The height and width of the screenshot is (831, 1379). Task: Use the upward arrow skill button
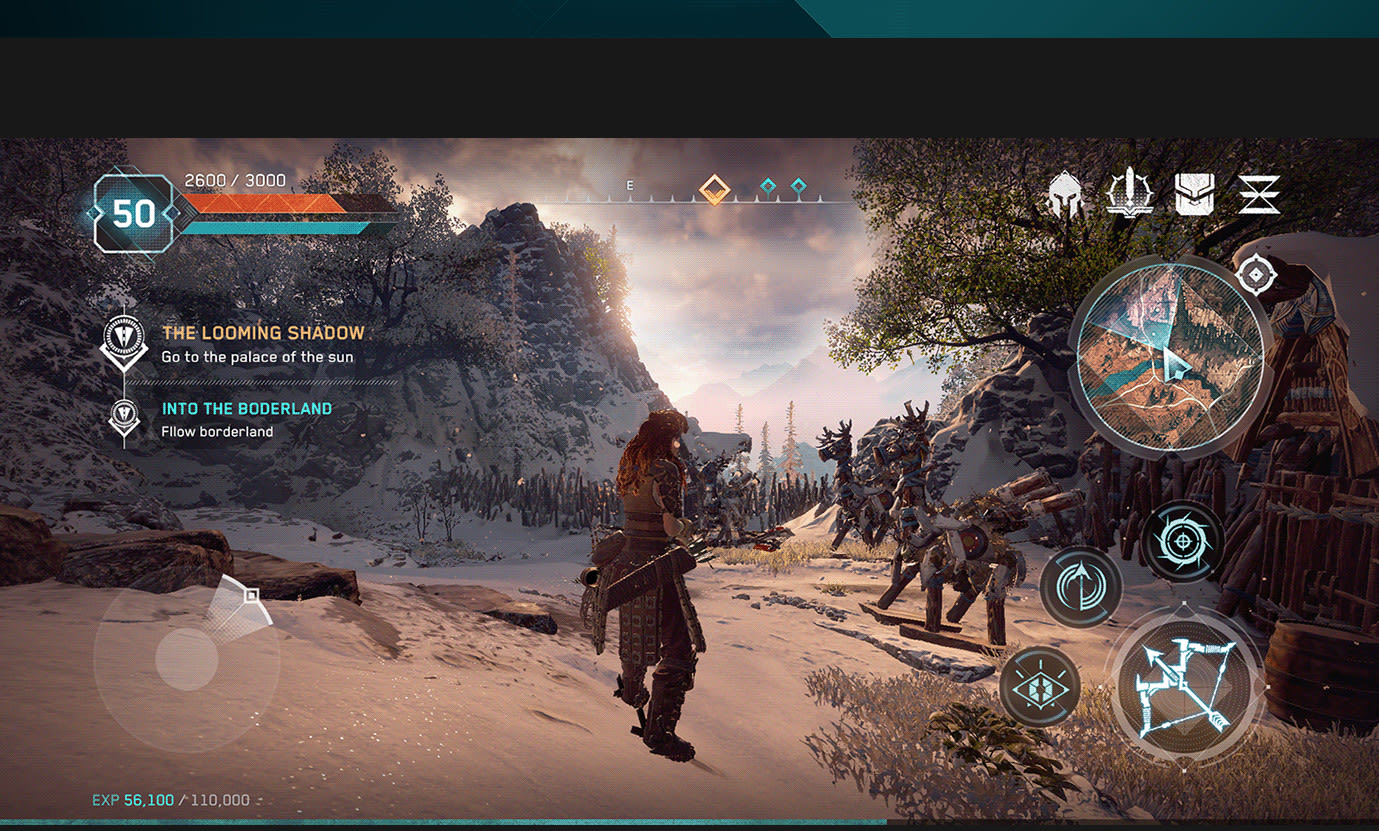1081,588
